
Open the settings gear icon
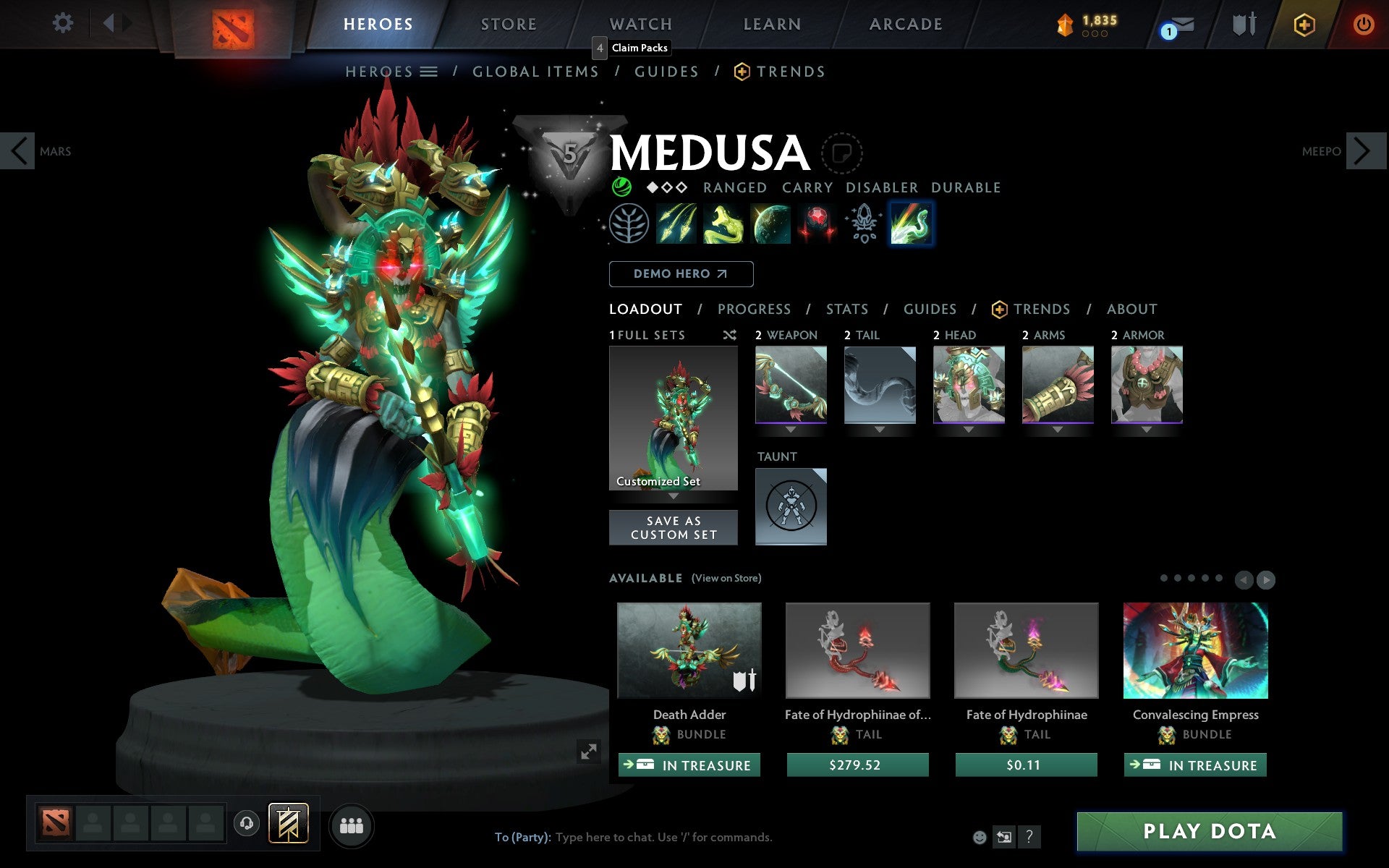64,23
